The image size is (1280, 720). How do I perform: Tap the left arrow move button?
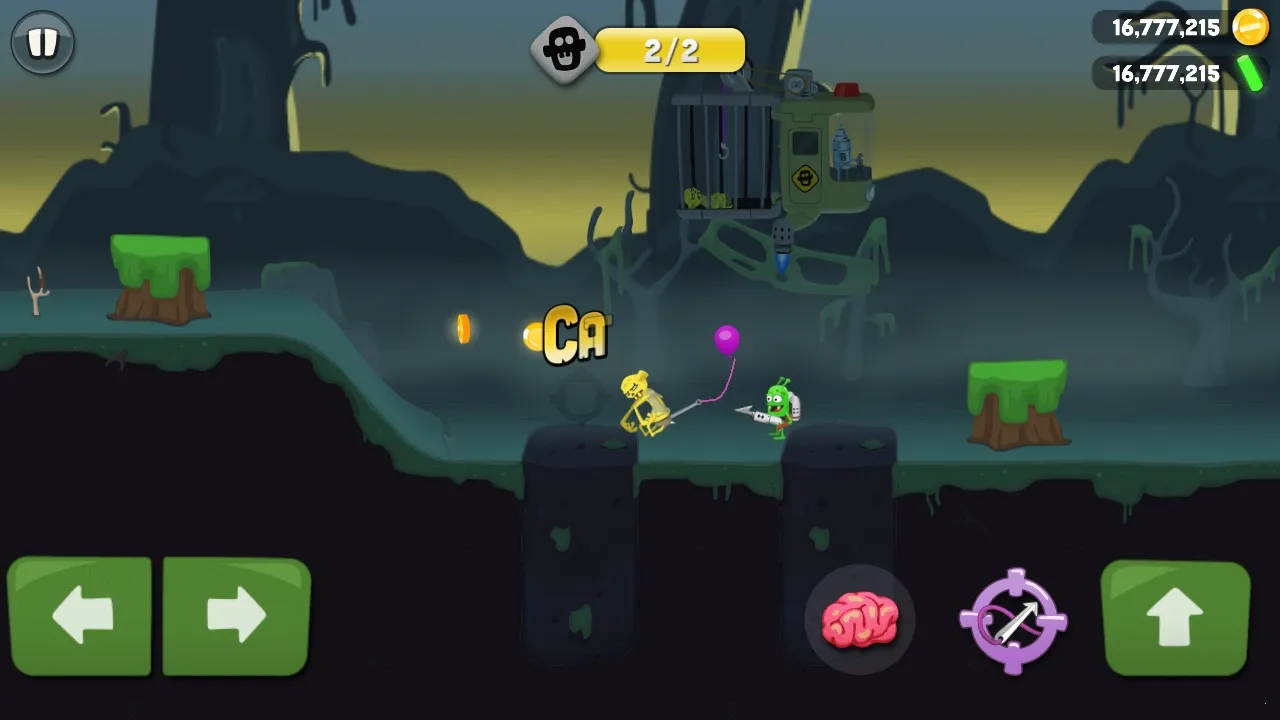coord(80,615)
